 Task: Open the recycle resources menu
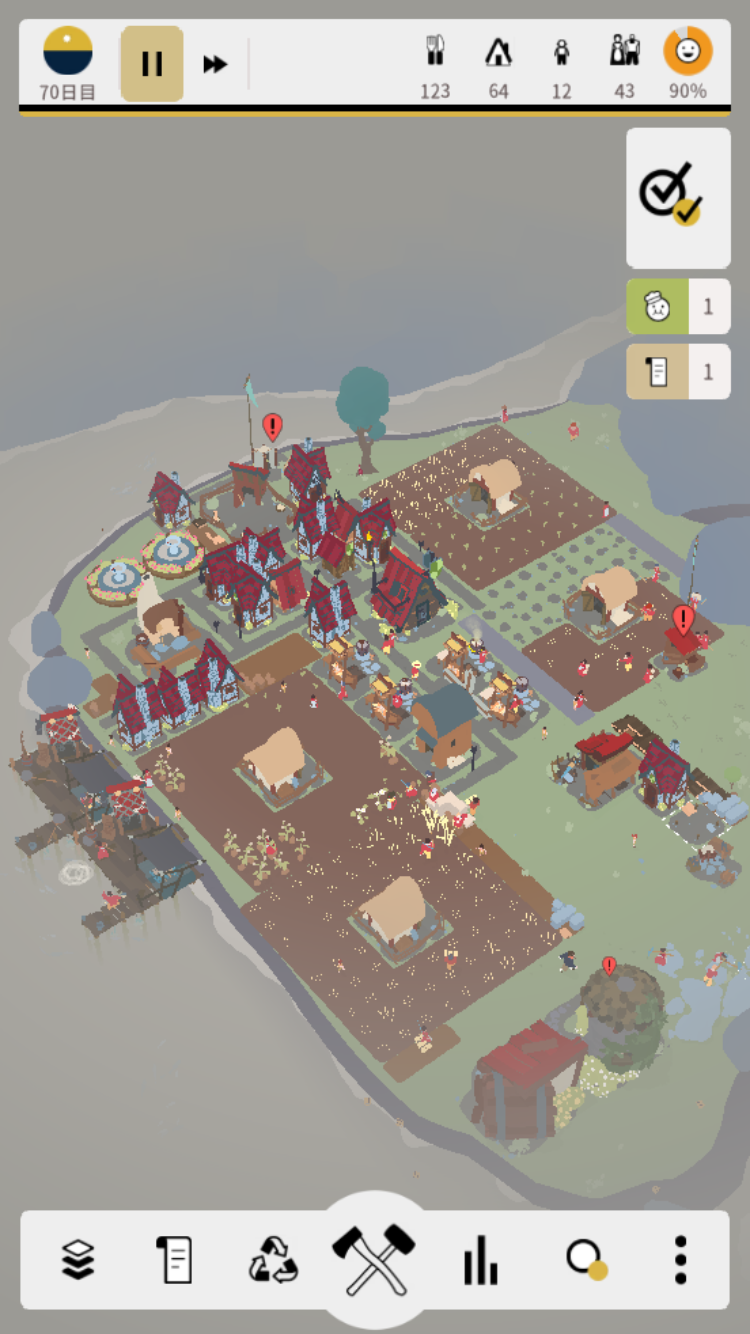point(273,1259)
